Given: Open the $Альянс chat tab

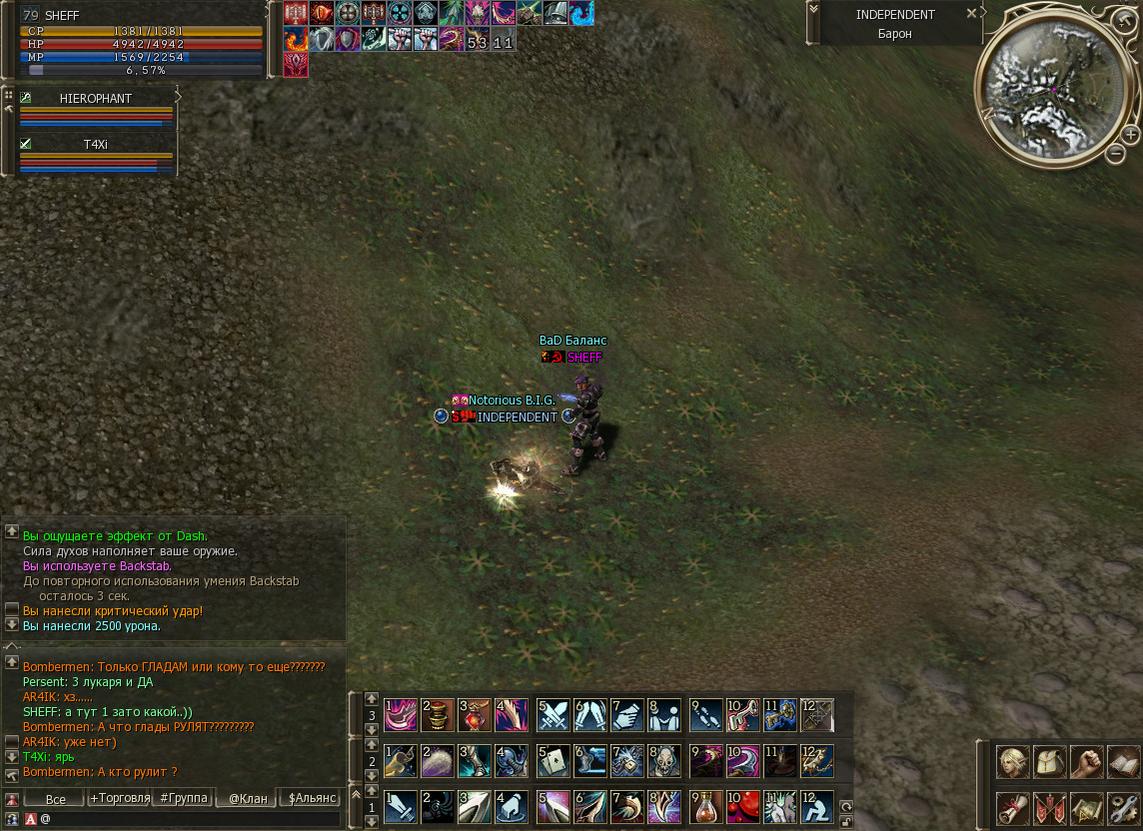Looking at the screenshot, I should 312,798.
